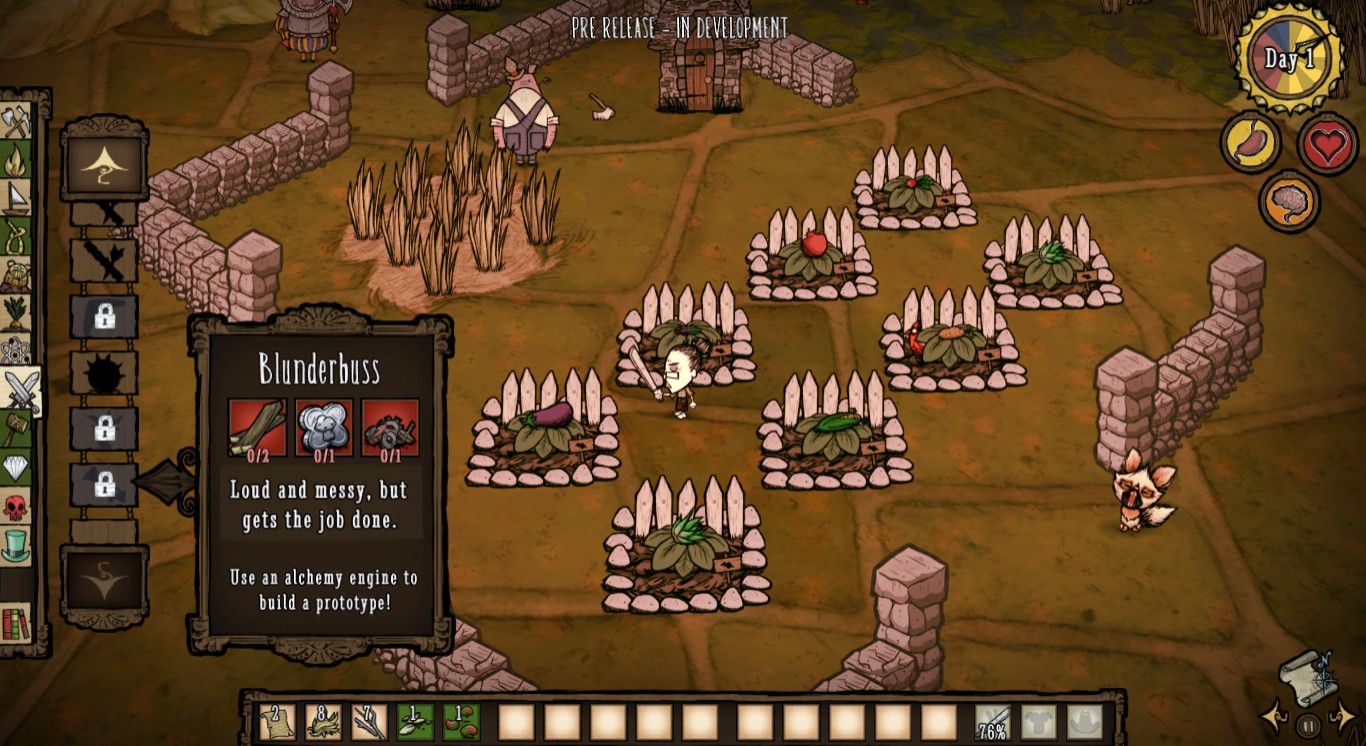Switch to the Nautical sailboat tab
Screen dimensions: 1366x746
[17, 198]
